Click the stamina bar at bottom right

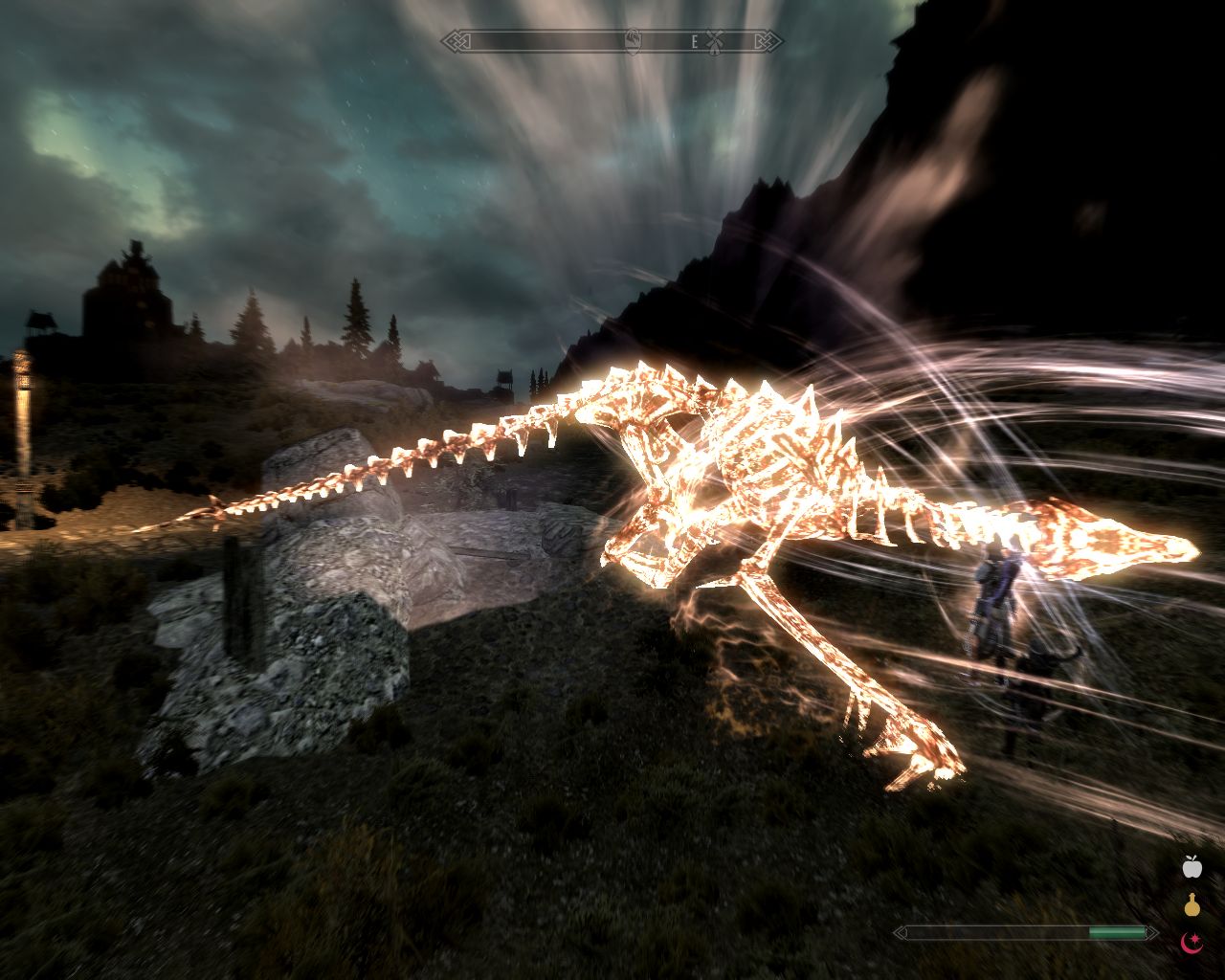pos(1024,931)
